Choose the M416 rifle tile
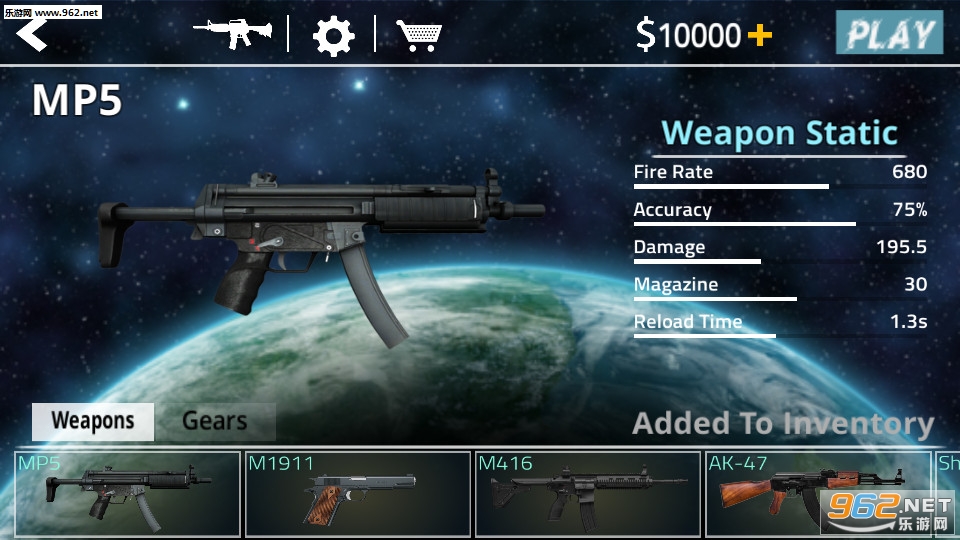This screenshot has height=540, width=960. tap(588, 494)
